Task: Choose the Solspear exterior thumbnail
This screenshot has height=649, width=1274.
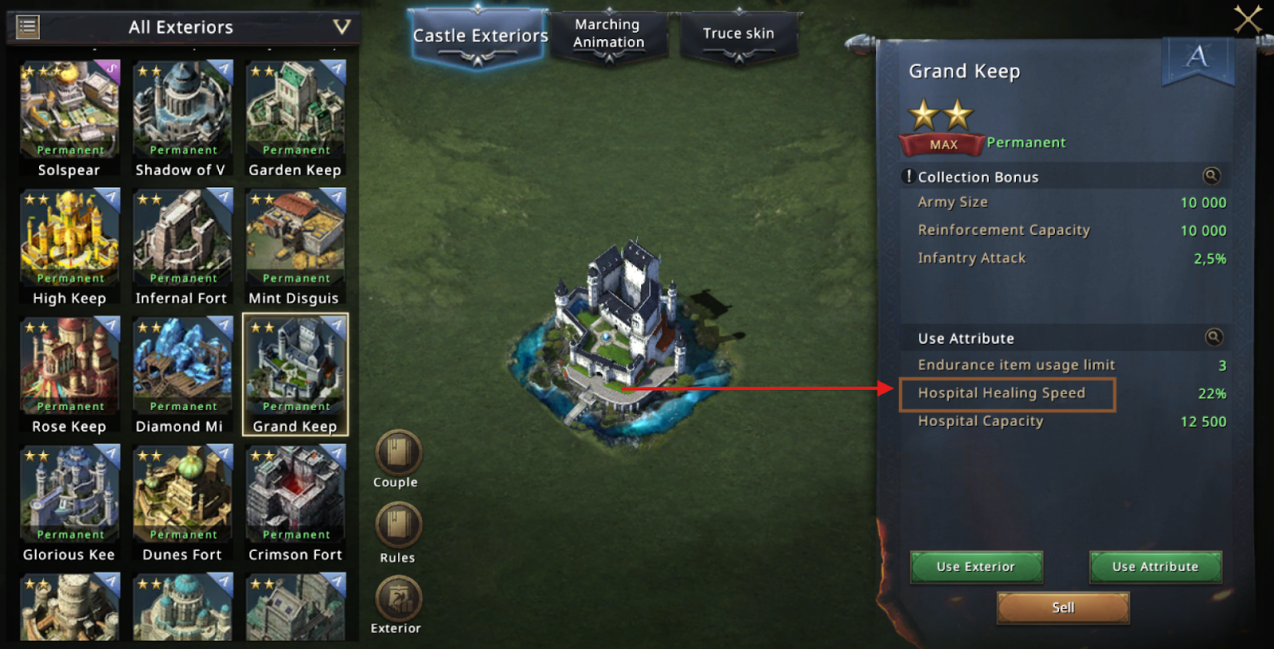Action: tap(69, 111)
